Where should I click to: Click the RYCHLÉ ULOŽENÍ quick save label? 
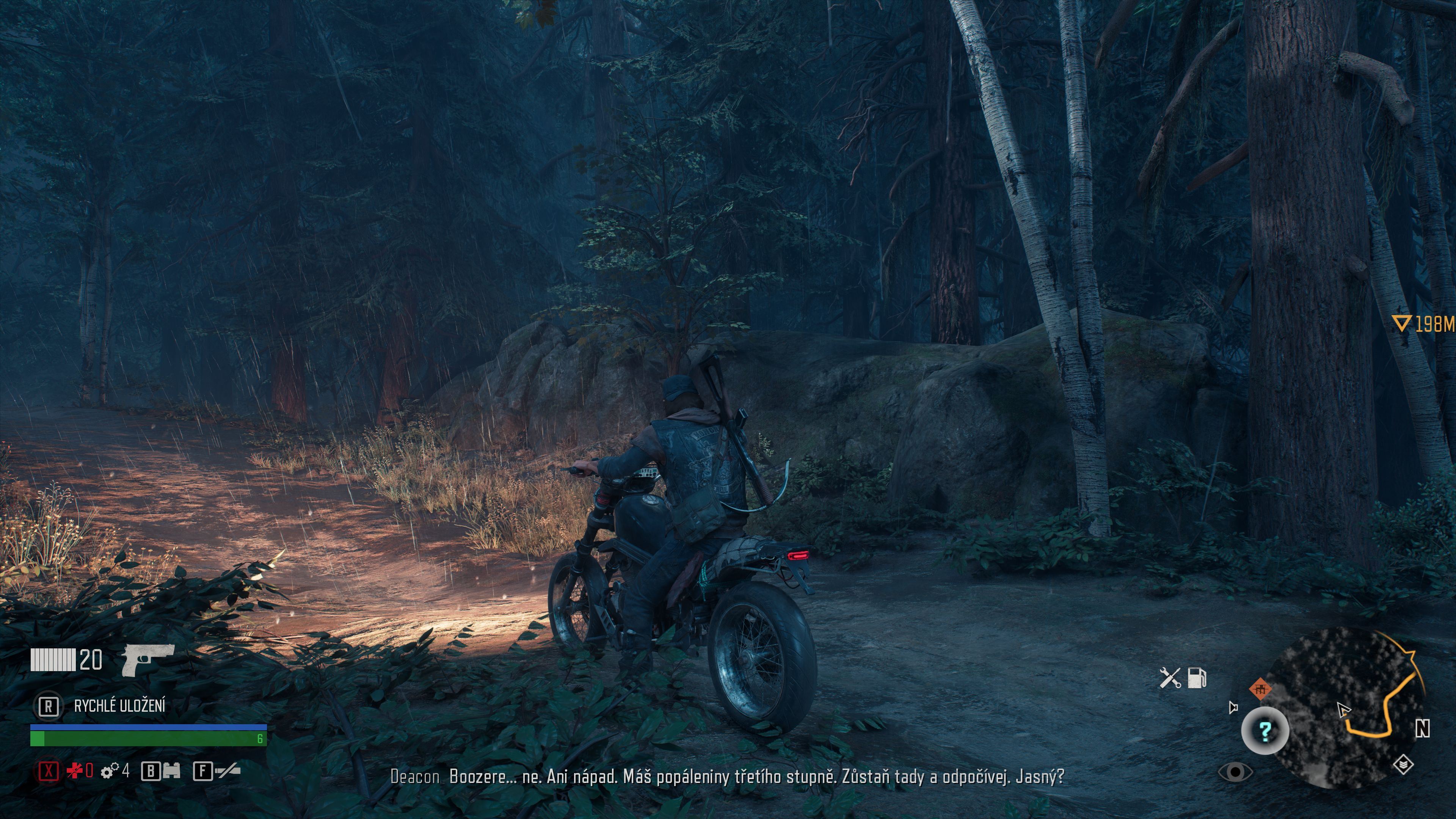point(120,706)
